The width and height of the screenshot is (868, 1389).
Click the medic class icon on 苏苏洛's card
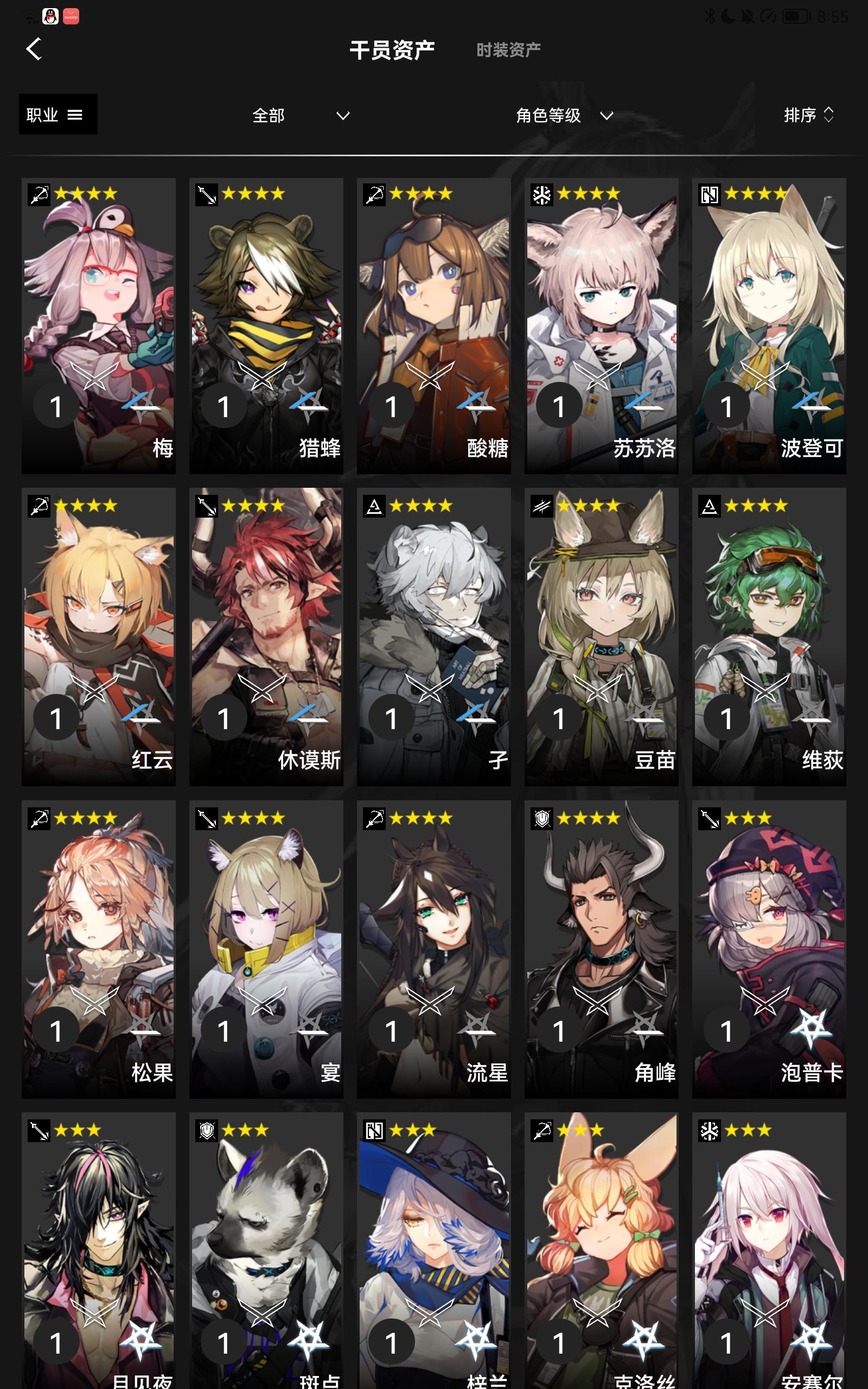pyautogui.click(x=542, y=194)
